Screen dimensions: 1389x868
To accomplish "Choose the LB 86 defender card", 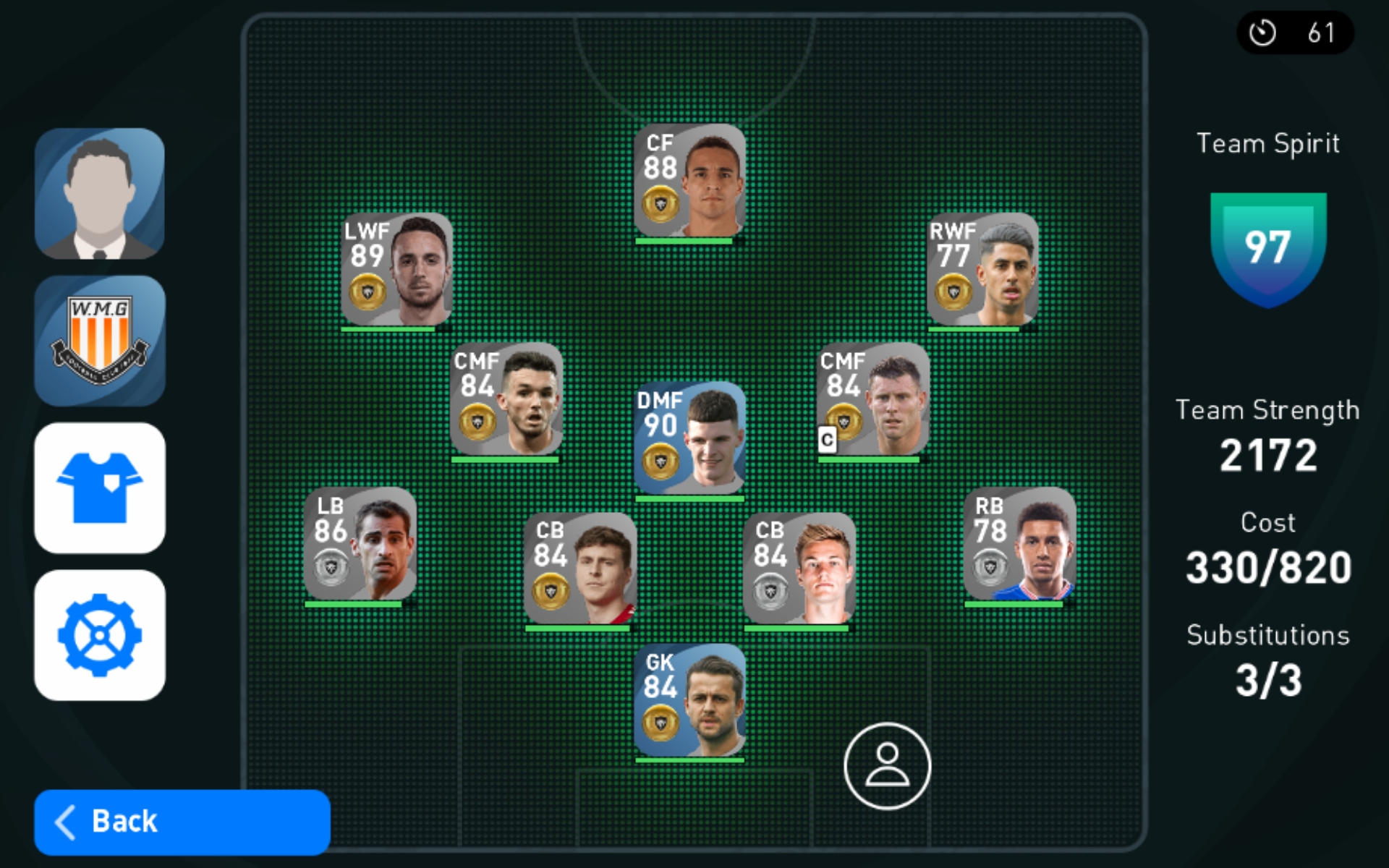I will click(x=360, y=544).
